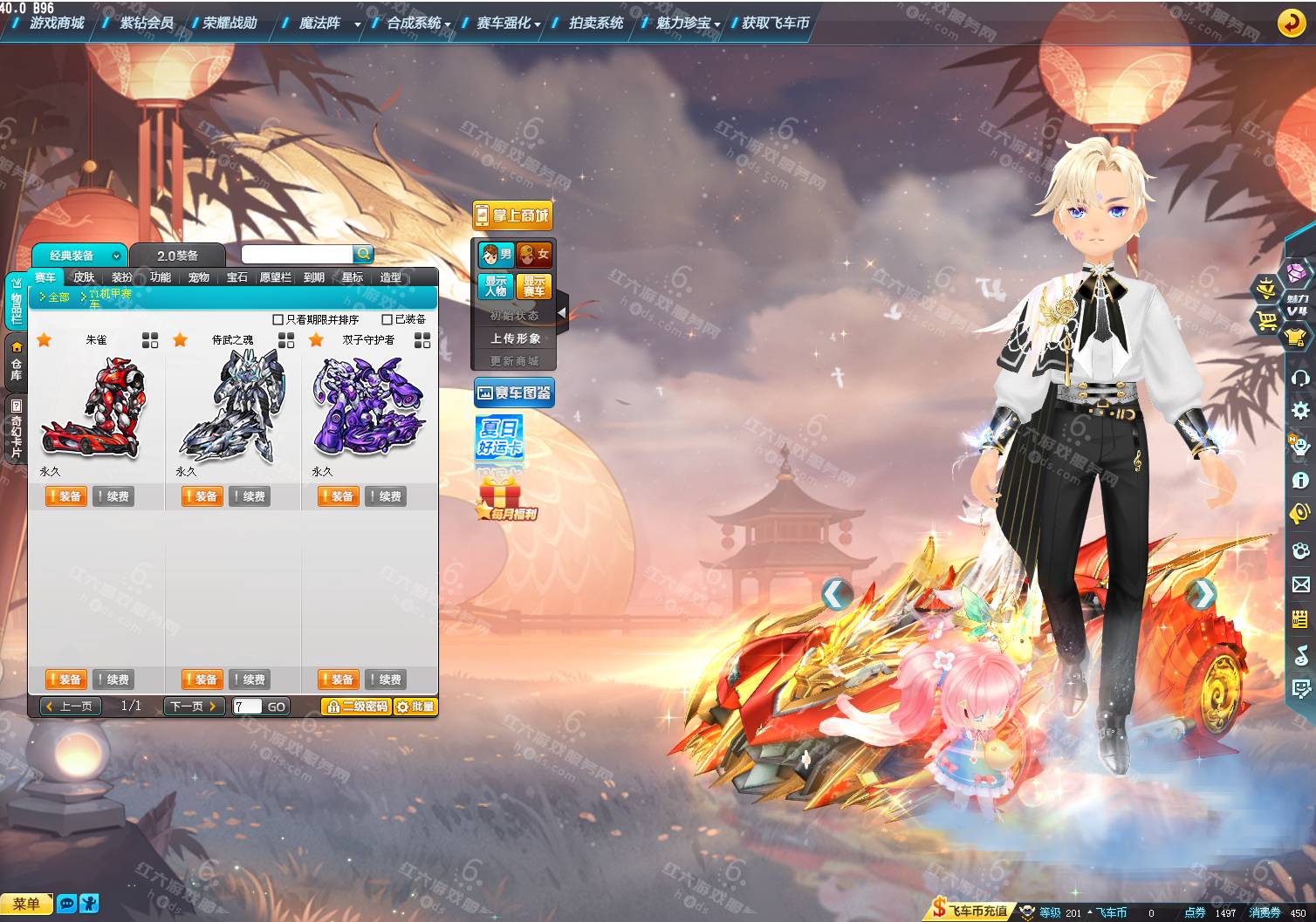Select the 女 female character option
The width and height of the screenshot is (1316, 922).
click(x=534, y=255)
